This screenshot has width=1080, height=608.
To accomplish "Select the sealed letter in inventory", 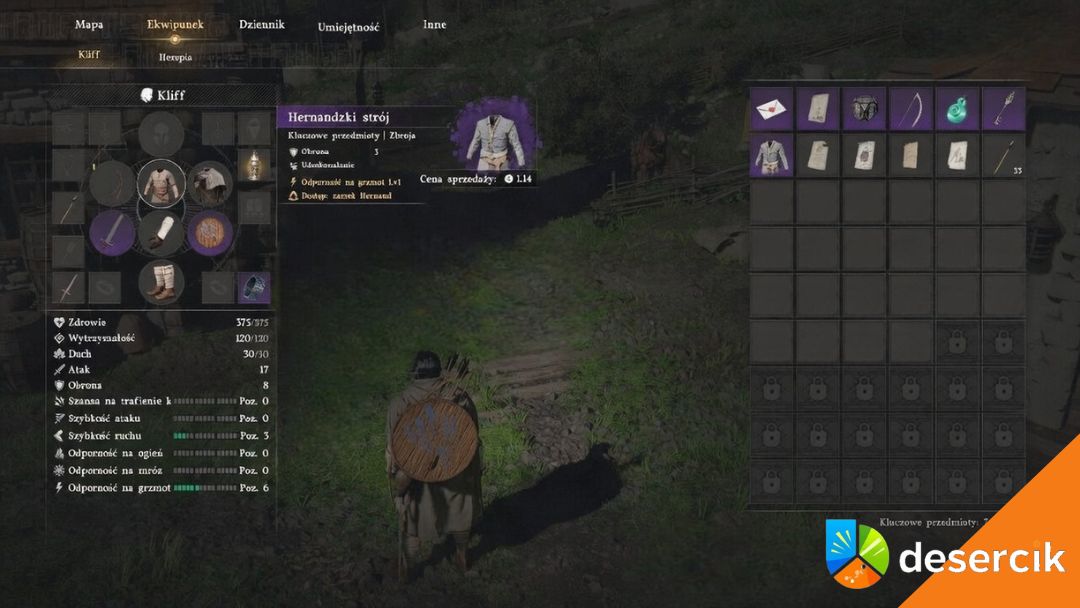I will [772, 108].
